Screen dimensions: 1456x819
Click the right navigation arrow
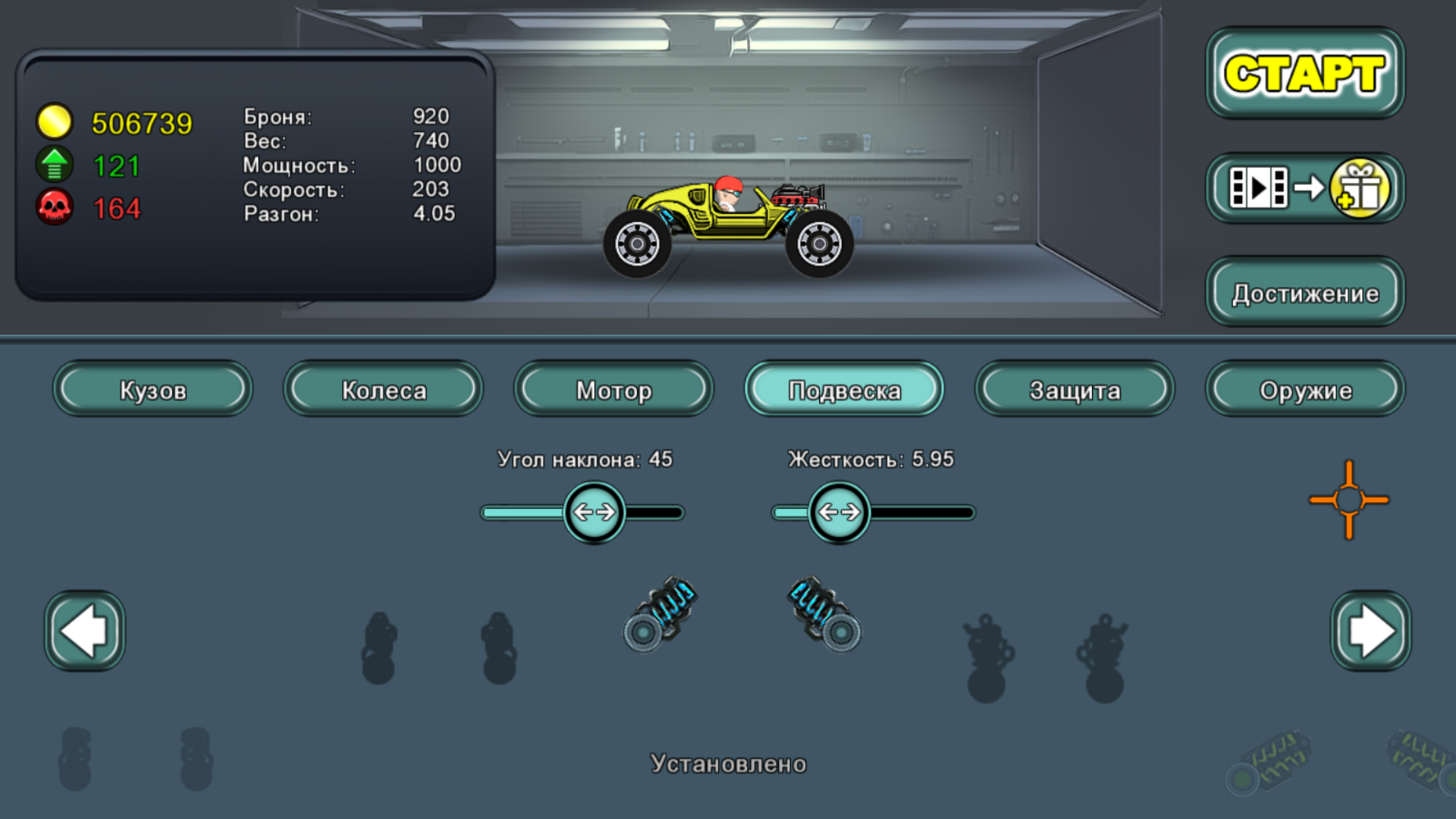point(1370,630)
